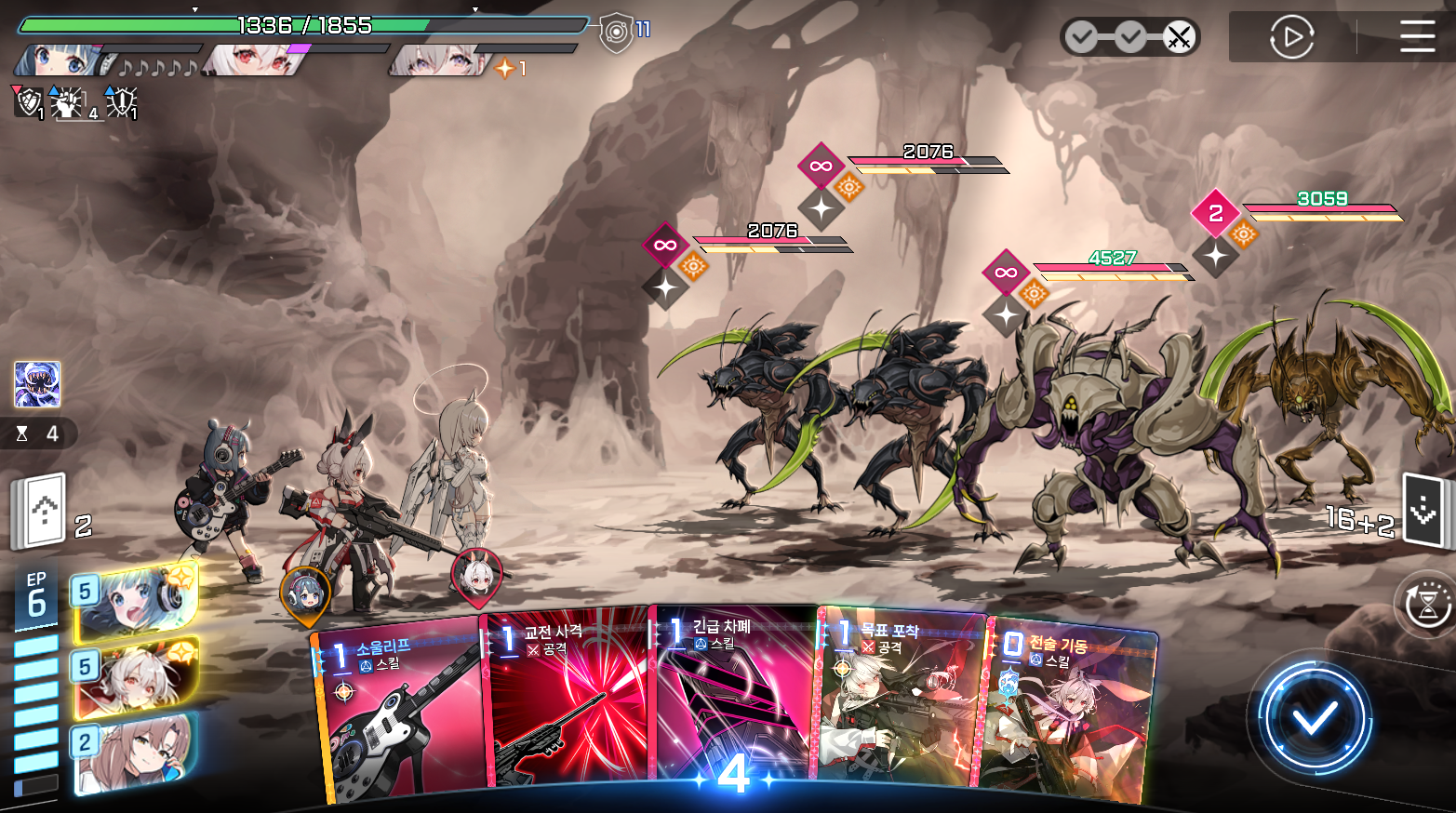Choose the 긴급 차폐 skill card
1456x813 pixels.
click(735, 698)
